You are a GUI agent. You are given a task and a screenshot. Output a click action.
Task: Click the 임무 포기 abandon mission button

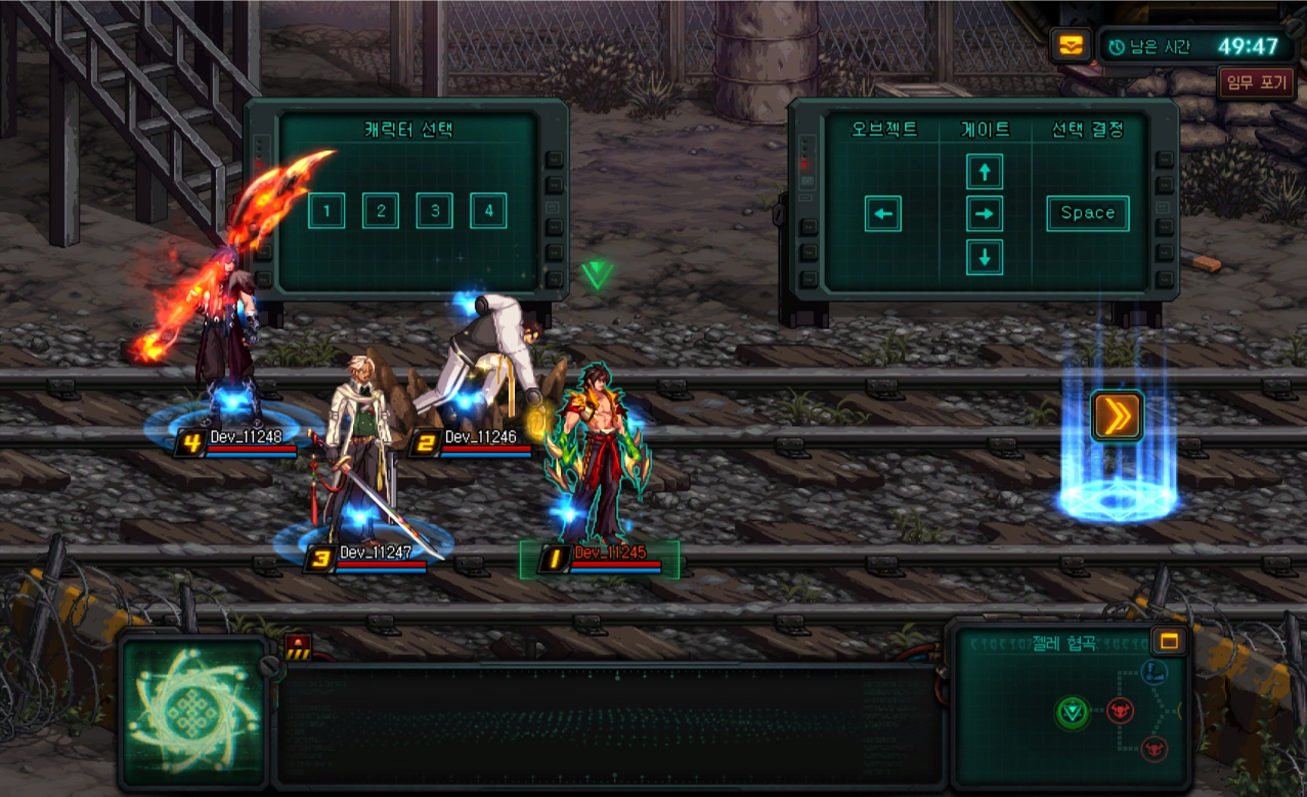coord(1256,82)
